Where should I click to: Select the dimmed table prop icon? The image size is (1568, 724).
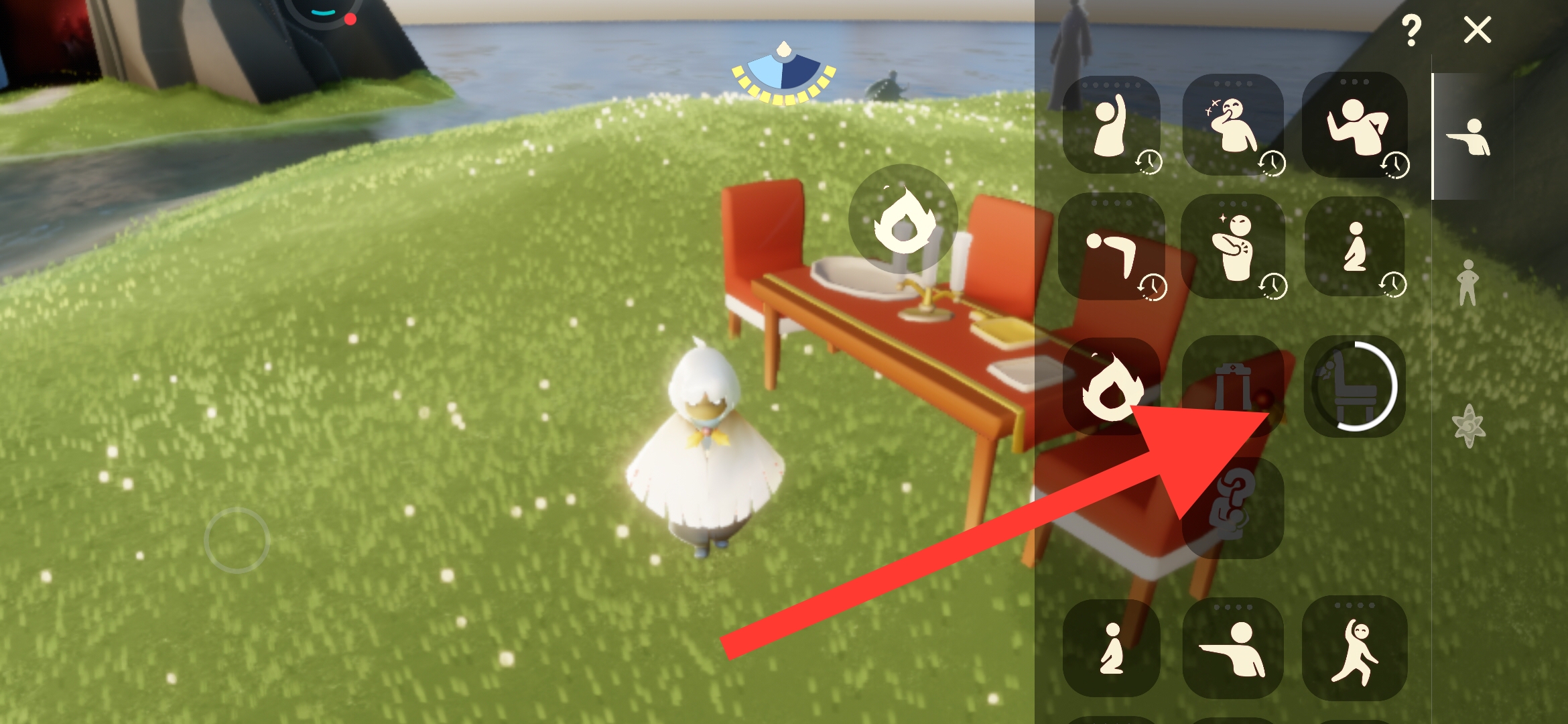pos(1232,385)
